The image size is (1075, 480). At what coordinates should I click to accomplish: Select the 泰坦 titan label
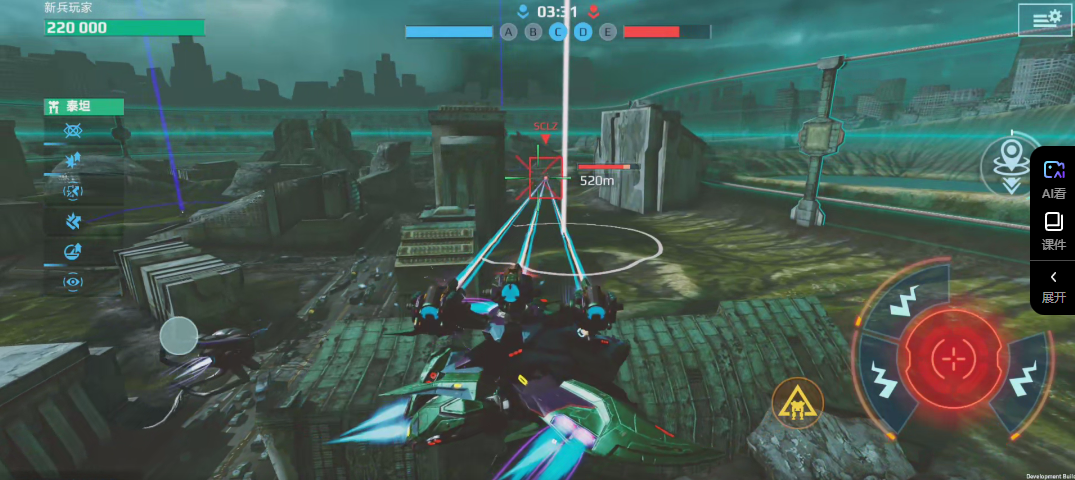tap(84, 106)
